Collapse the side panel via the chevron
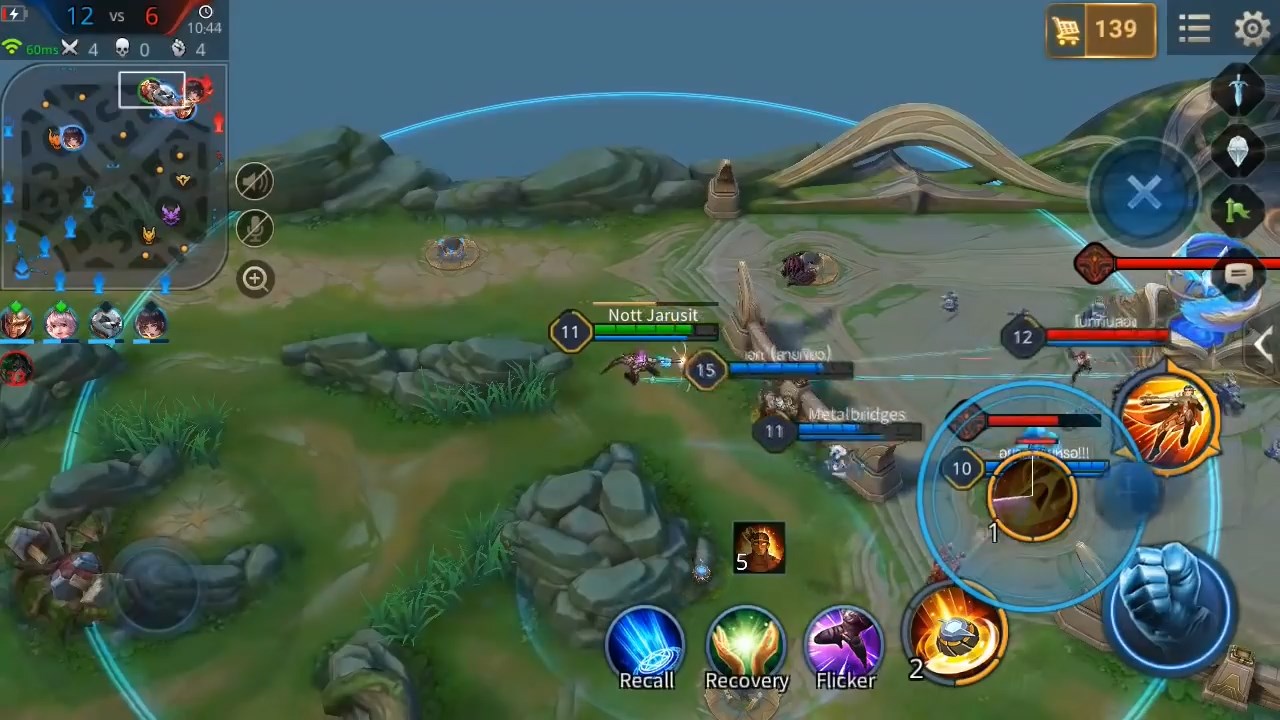Screen dimensions: 1280x720 pyautogui.click(x=1264, y=345)
